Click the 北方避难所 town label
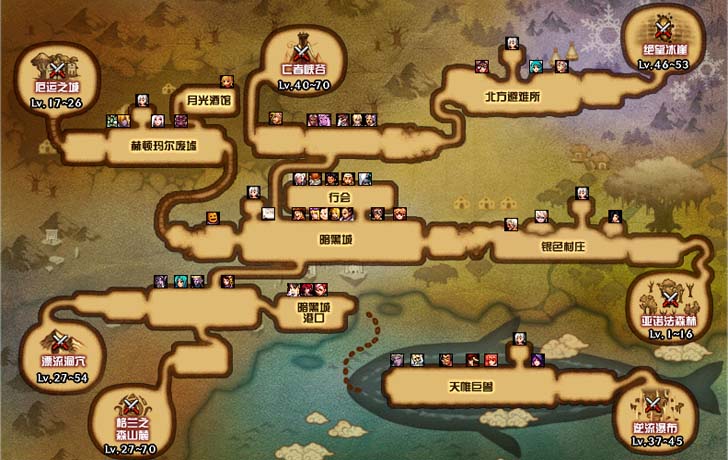Viewport: 728px width, 460px height. point(512,98)
